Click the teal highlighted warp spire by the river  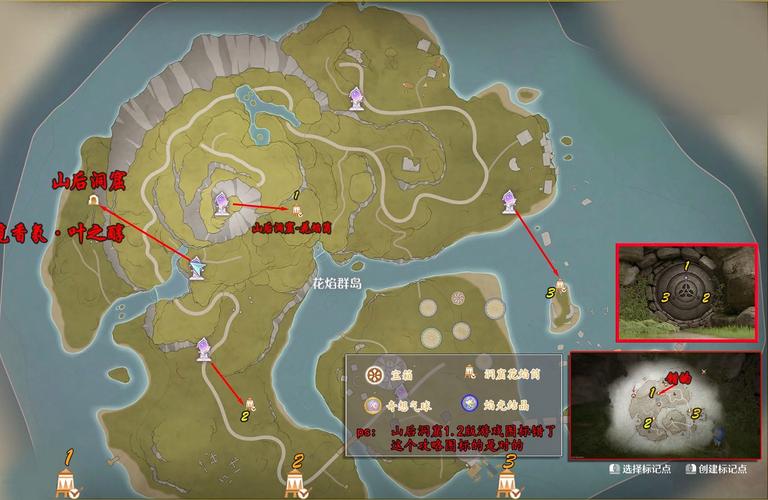click(197, 268)
